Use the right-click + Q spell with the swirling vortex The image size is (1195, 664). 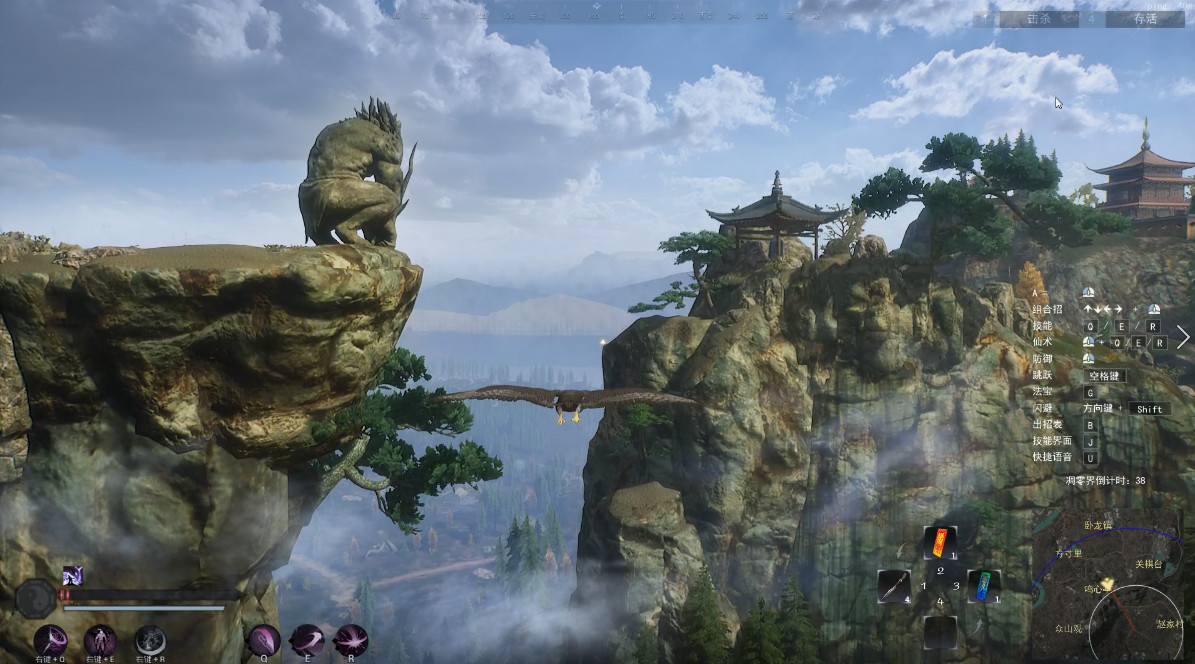tap(51, 640)
